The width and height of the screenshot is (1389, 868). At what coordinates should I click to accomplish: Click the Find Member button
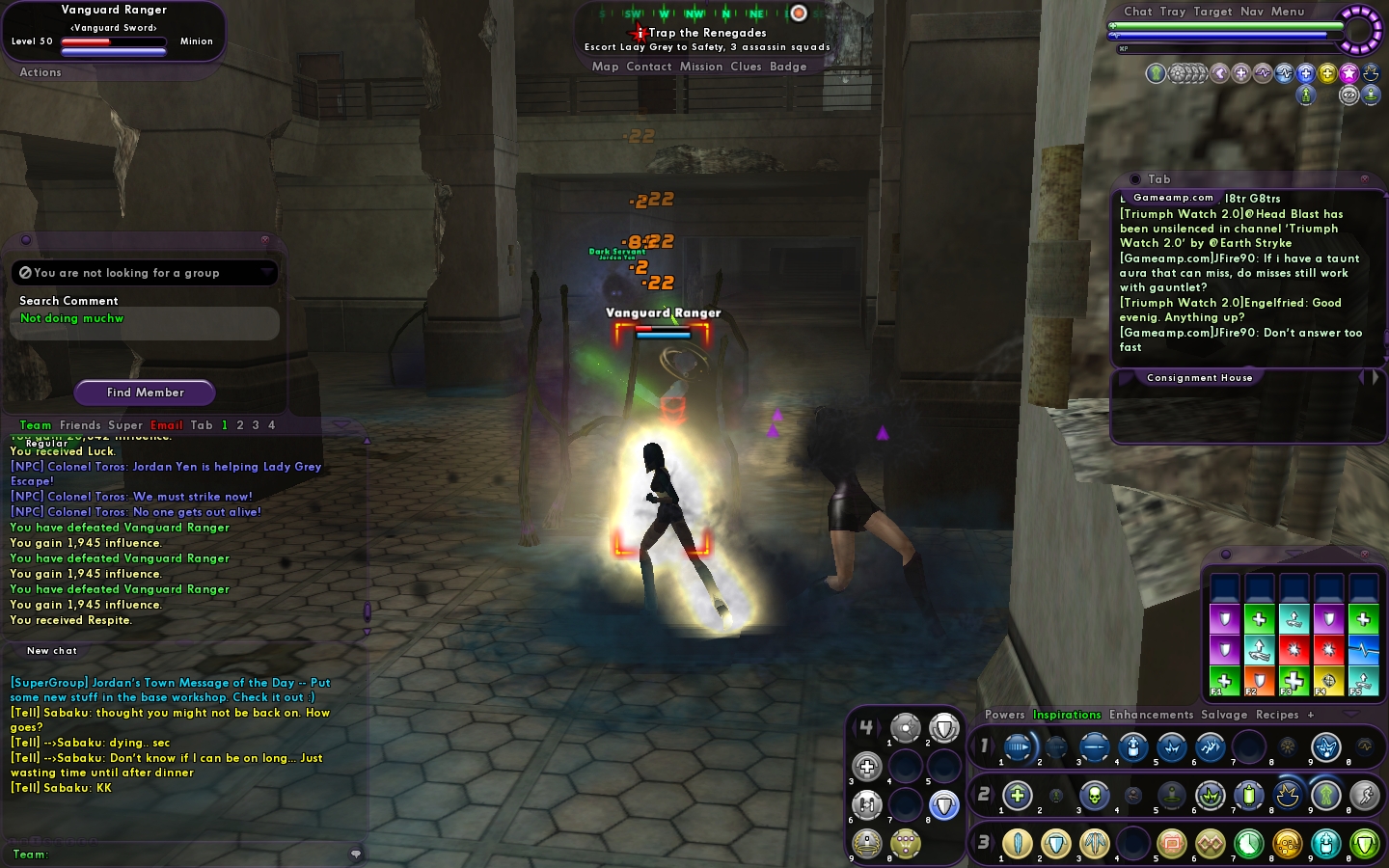(145, 393)
